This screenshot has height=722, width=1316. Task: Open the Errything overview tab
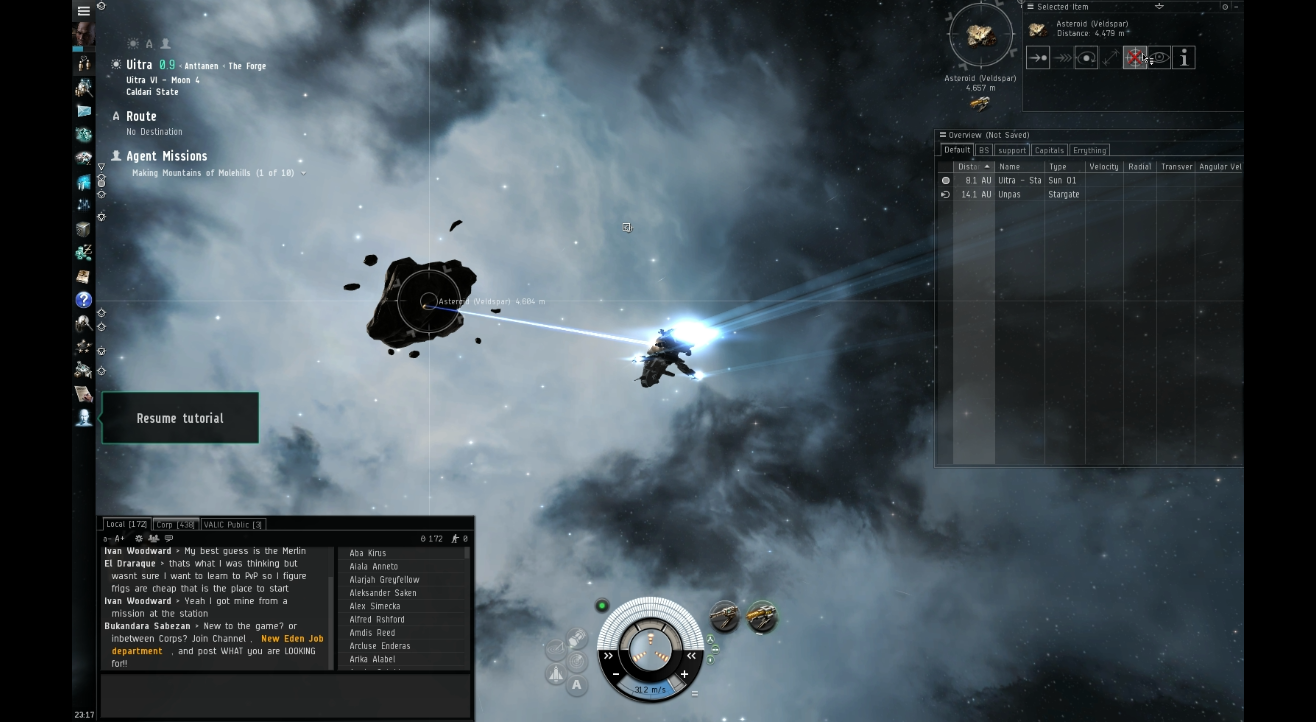(x=1089, y=149)
